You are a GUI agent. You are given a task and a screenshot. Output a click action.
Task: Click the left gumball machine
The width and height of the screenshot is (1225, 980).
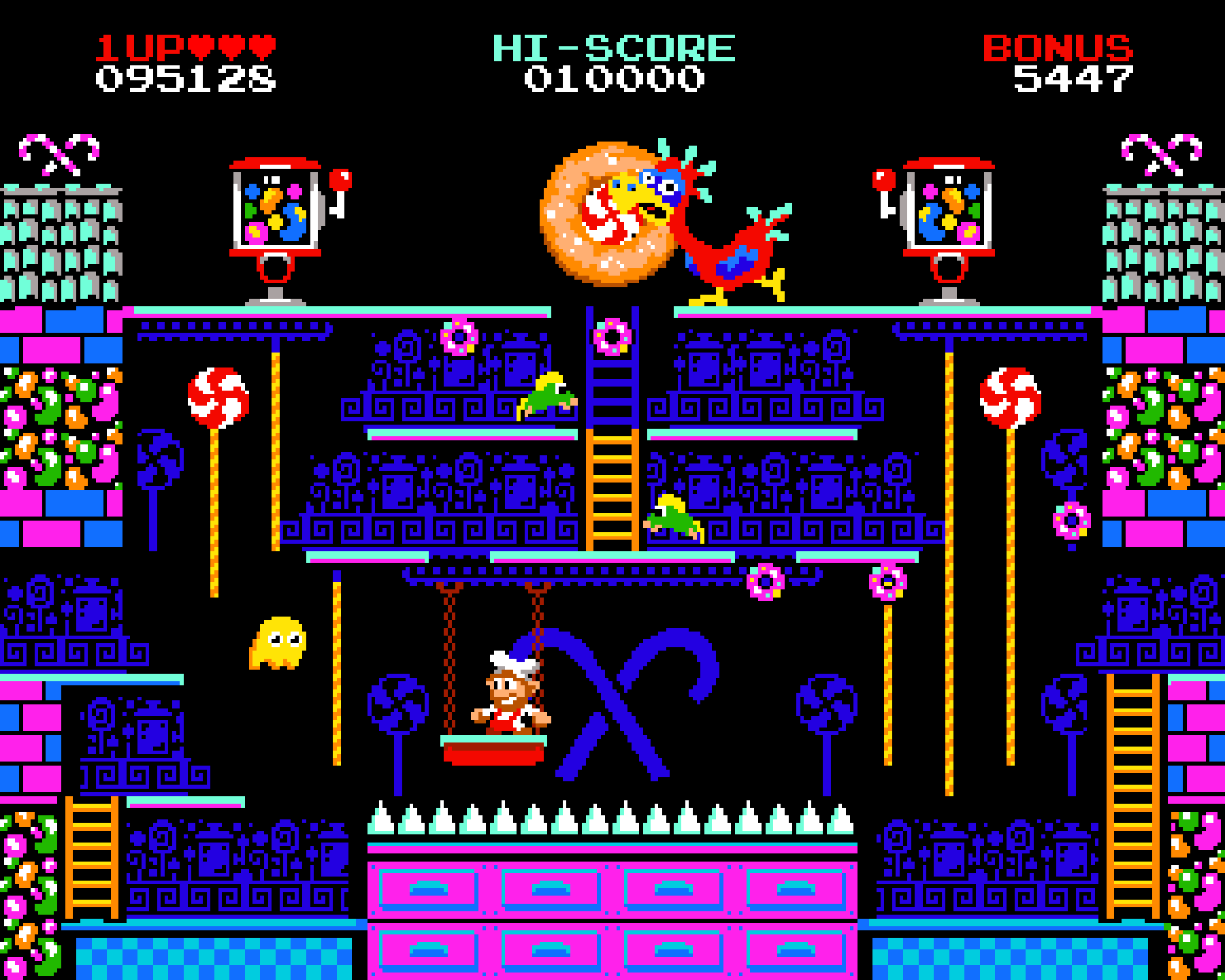pos(276,211)
